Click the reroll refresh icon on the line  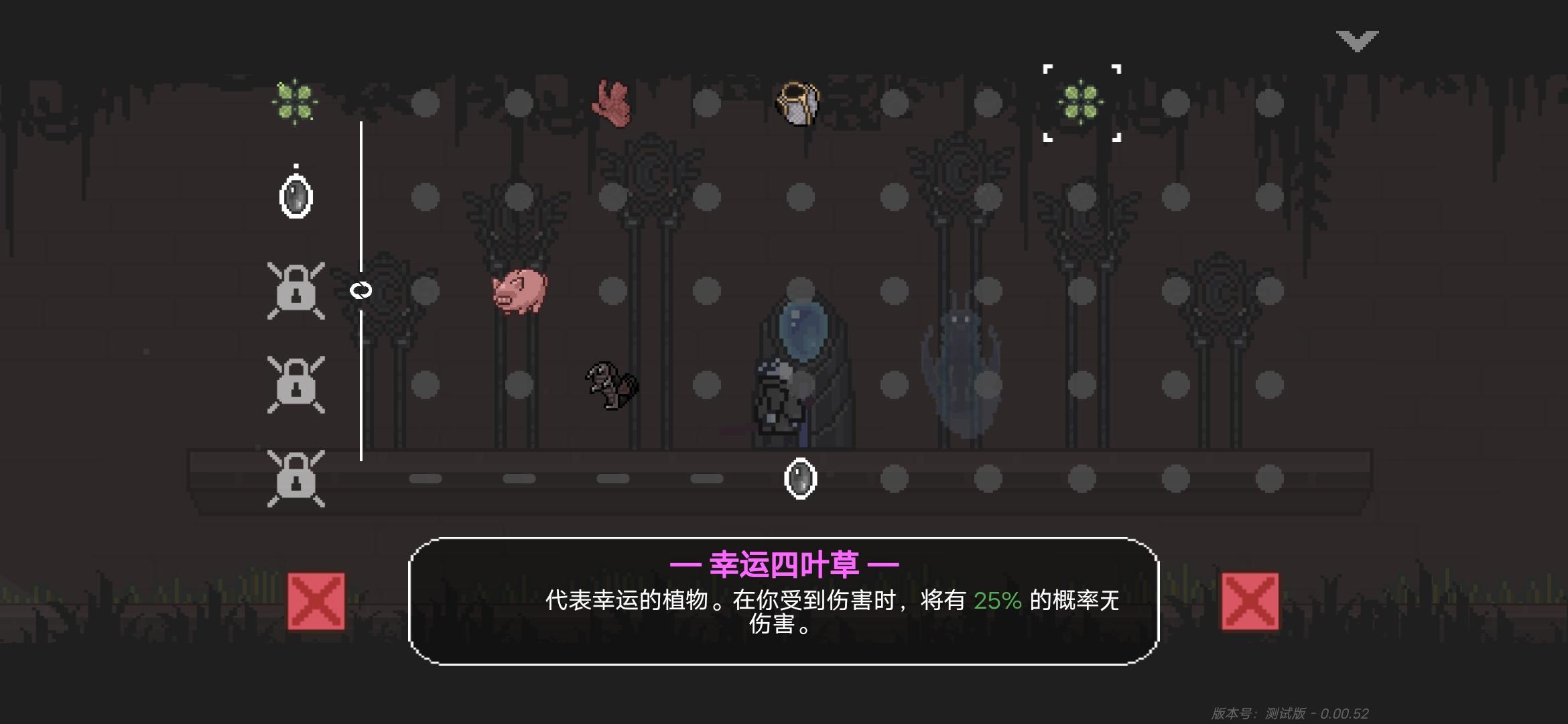coord(361,291)
